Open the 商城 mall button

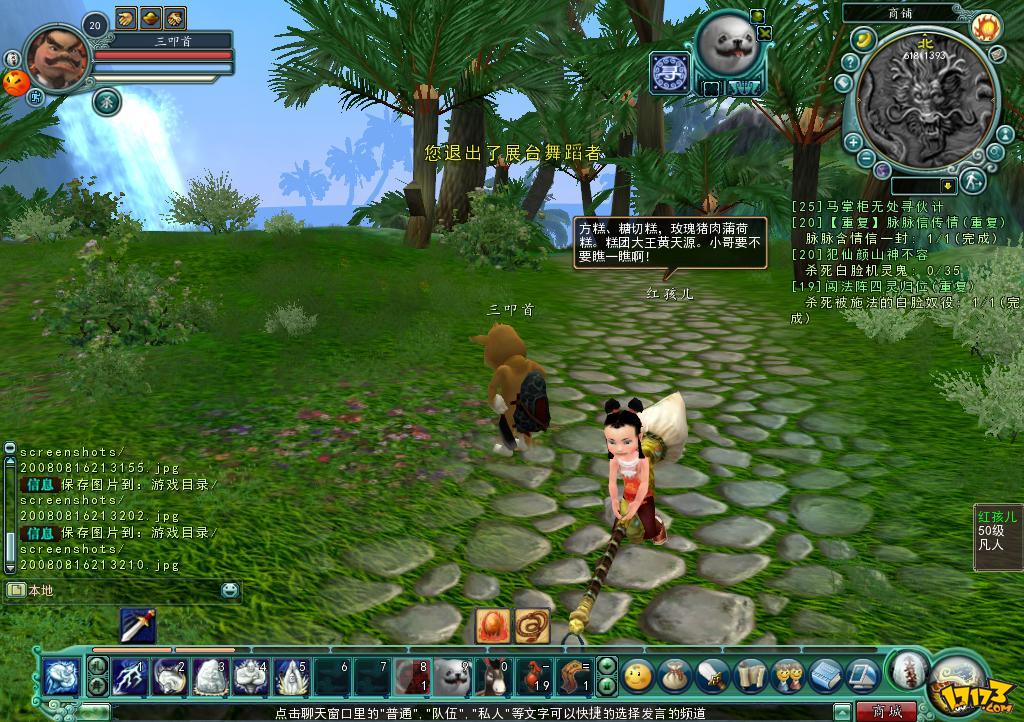click(885, 711)
